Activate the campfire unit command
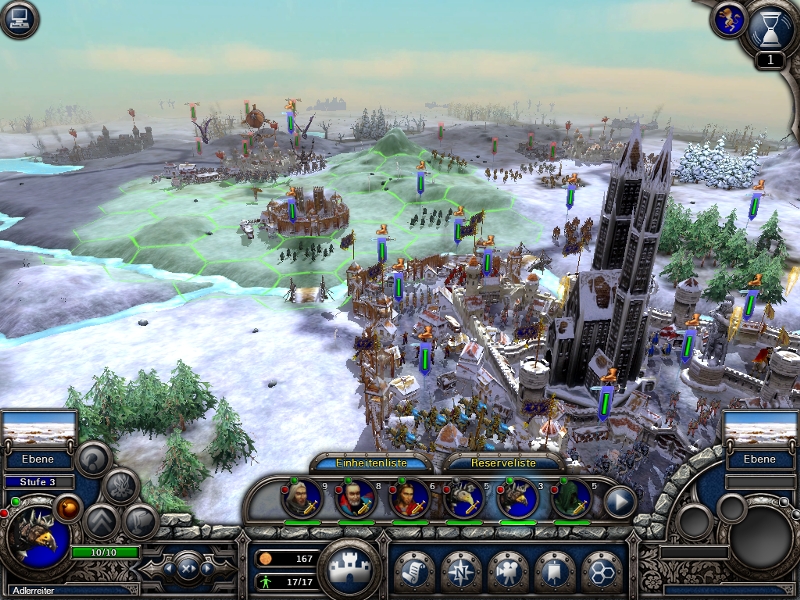Screen dimensions: 800x600 (x=122, y=486)
